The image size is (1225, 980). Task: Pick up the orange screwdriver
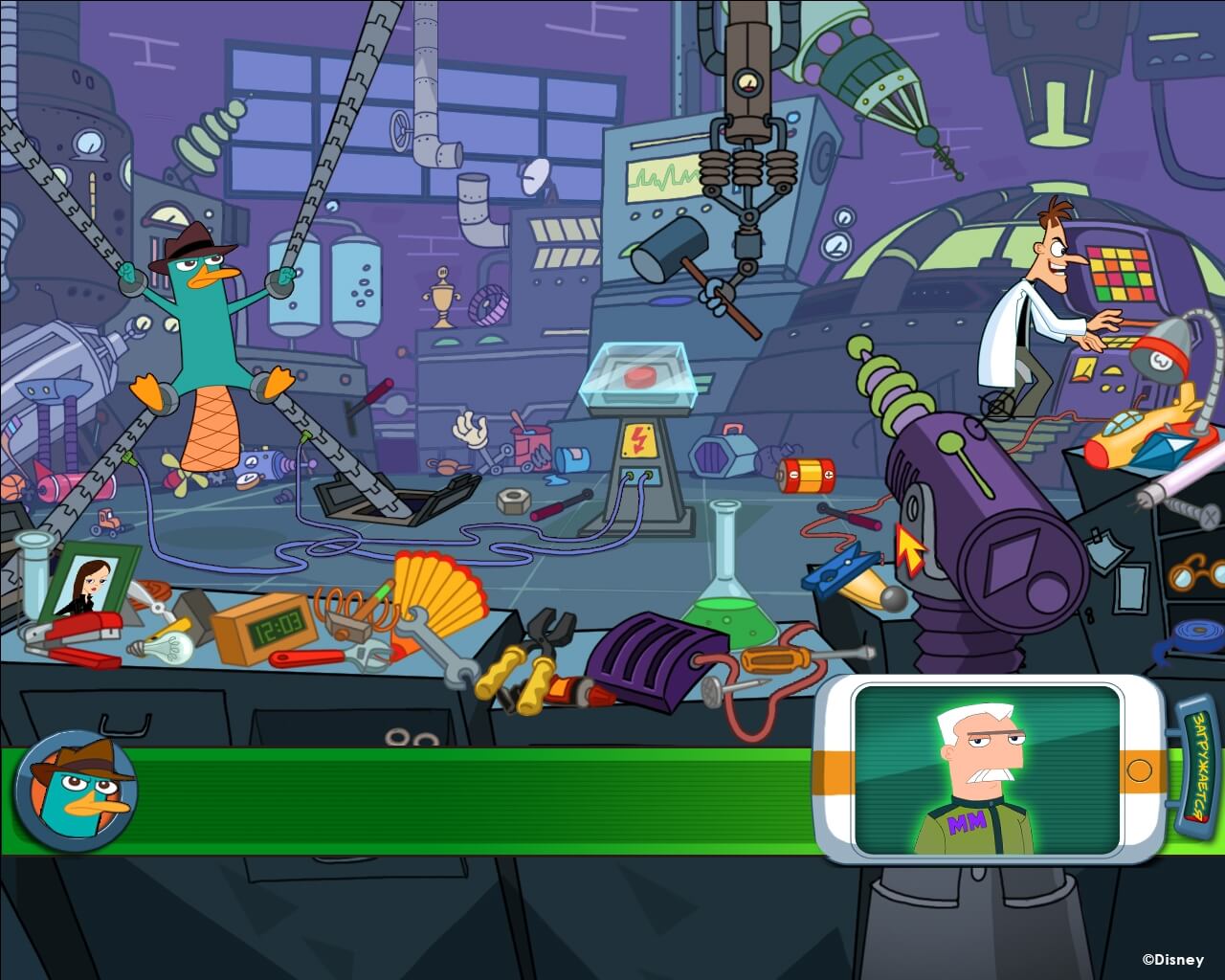(x=775, y=660)
